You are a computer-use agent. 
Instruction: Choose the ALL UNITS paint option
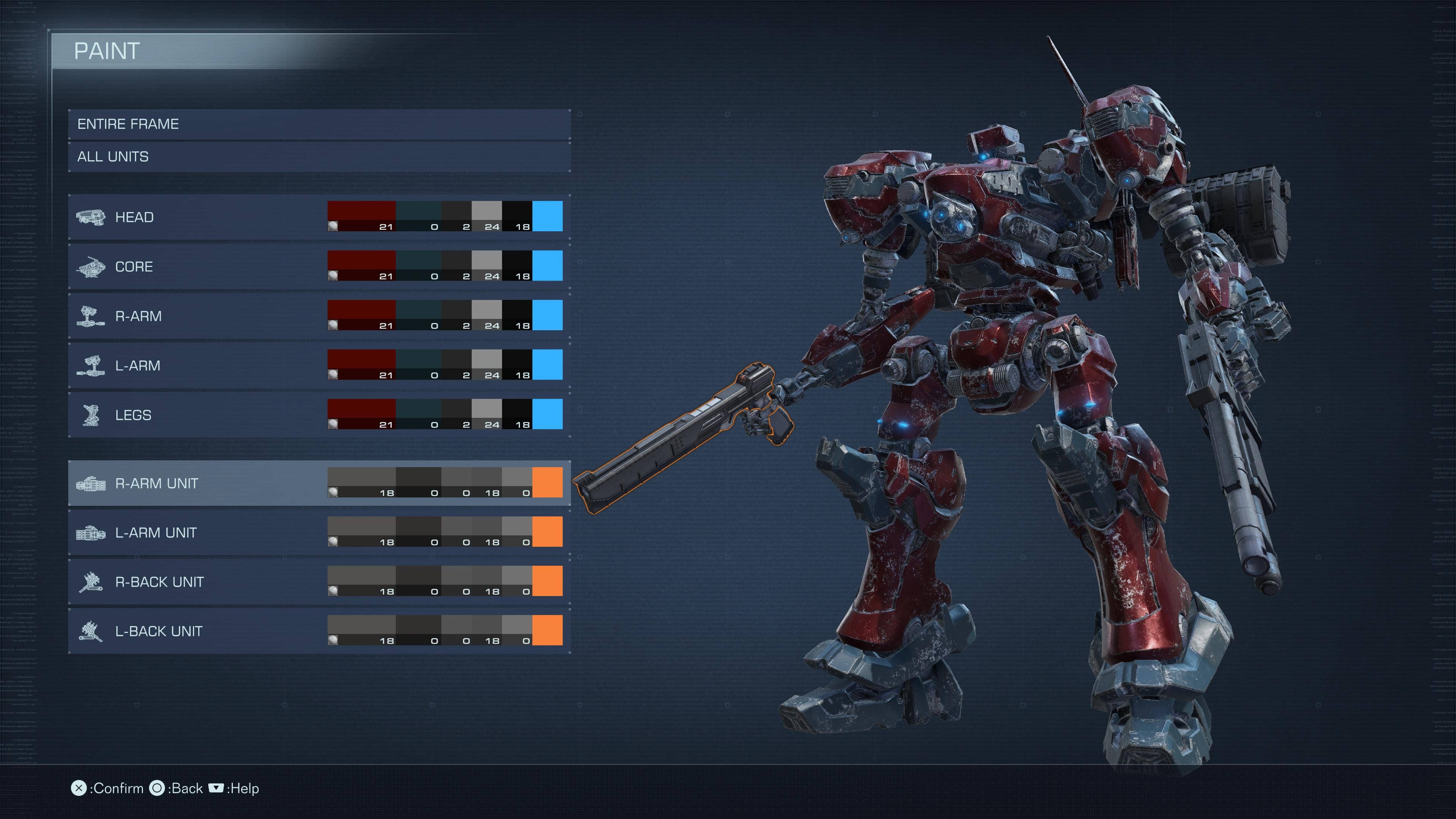pyautogui.click(x=319, y=157)
